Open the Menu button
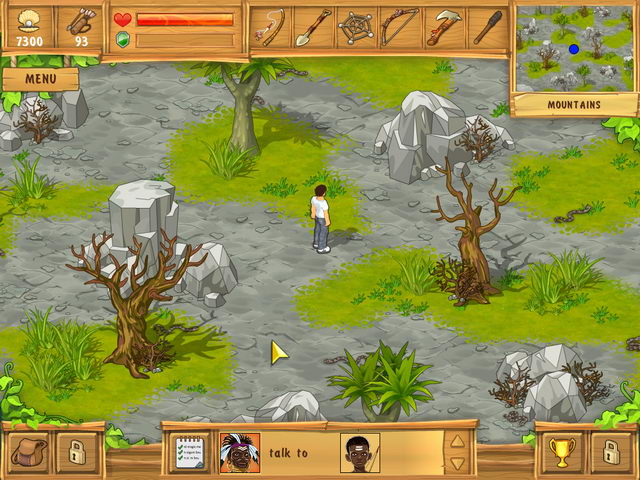This screenshot has width=640, height=480. [x=40, y=78]
